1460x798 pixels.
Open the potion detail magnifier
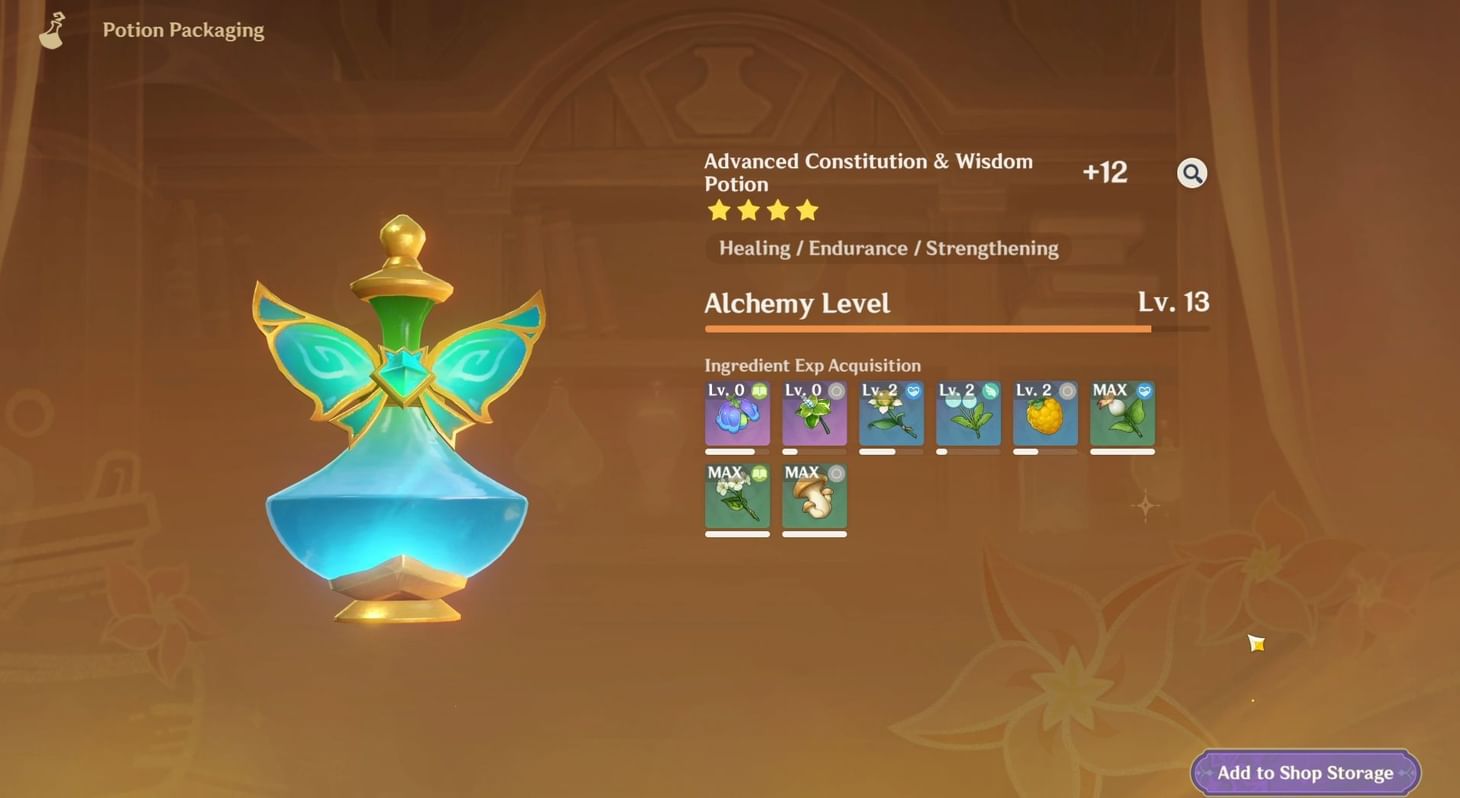(1192, 172)
